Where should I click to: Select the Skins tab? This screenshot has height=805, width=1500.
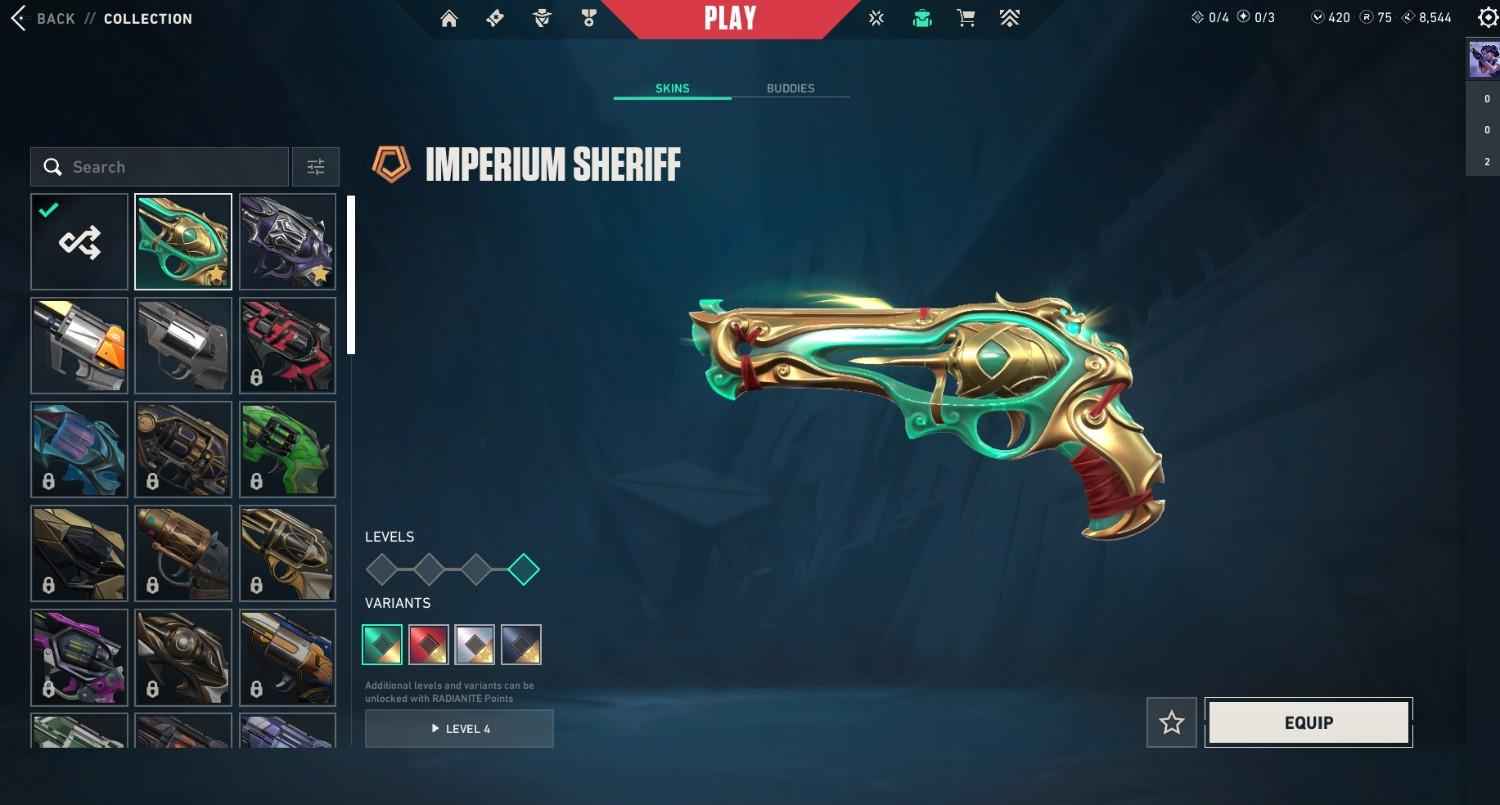pos(672,88)
